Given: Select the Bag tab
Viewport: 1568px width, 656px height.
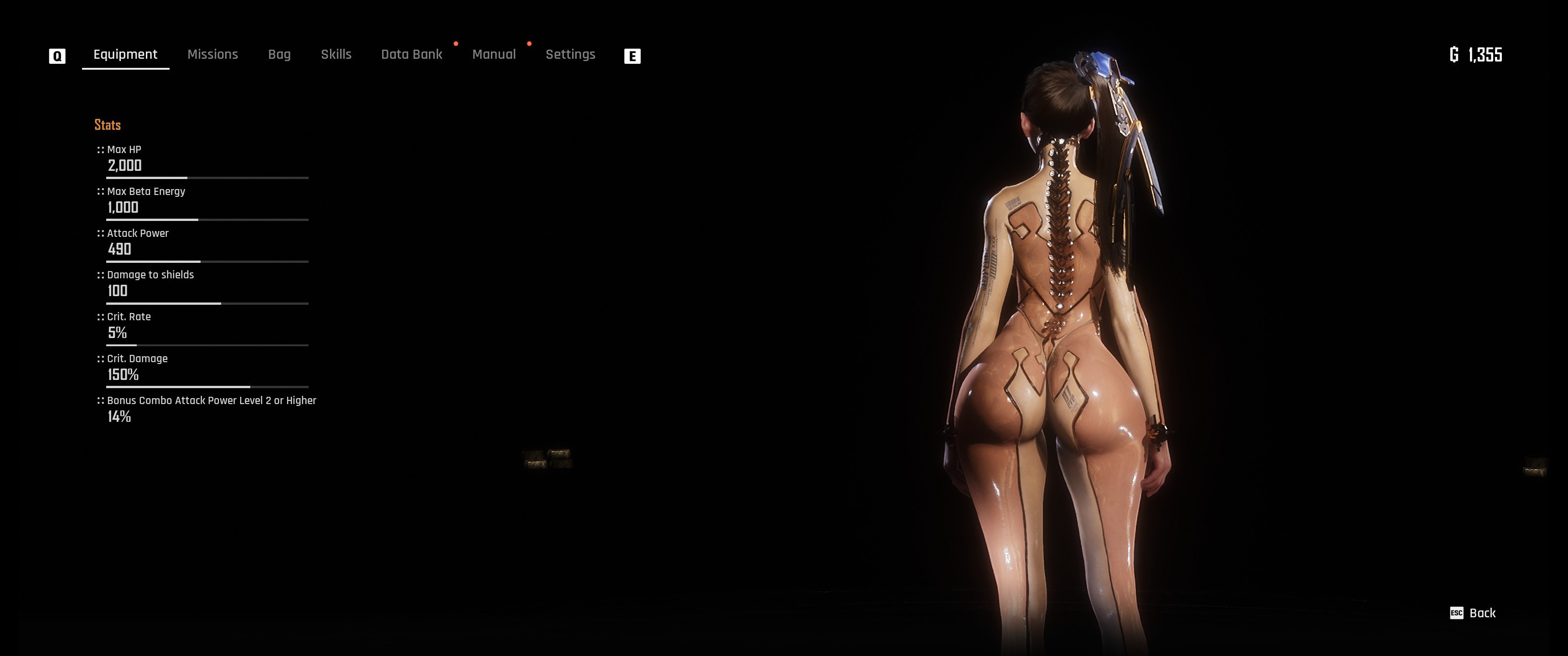Looking at the screenshot, I should tap(279, 55).
